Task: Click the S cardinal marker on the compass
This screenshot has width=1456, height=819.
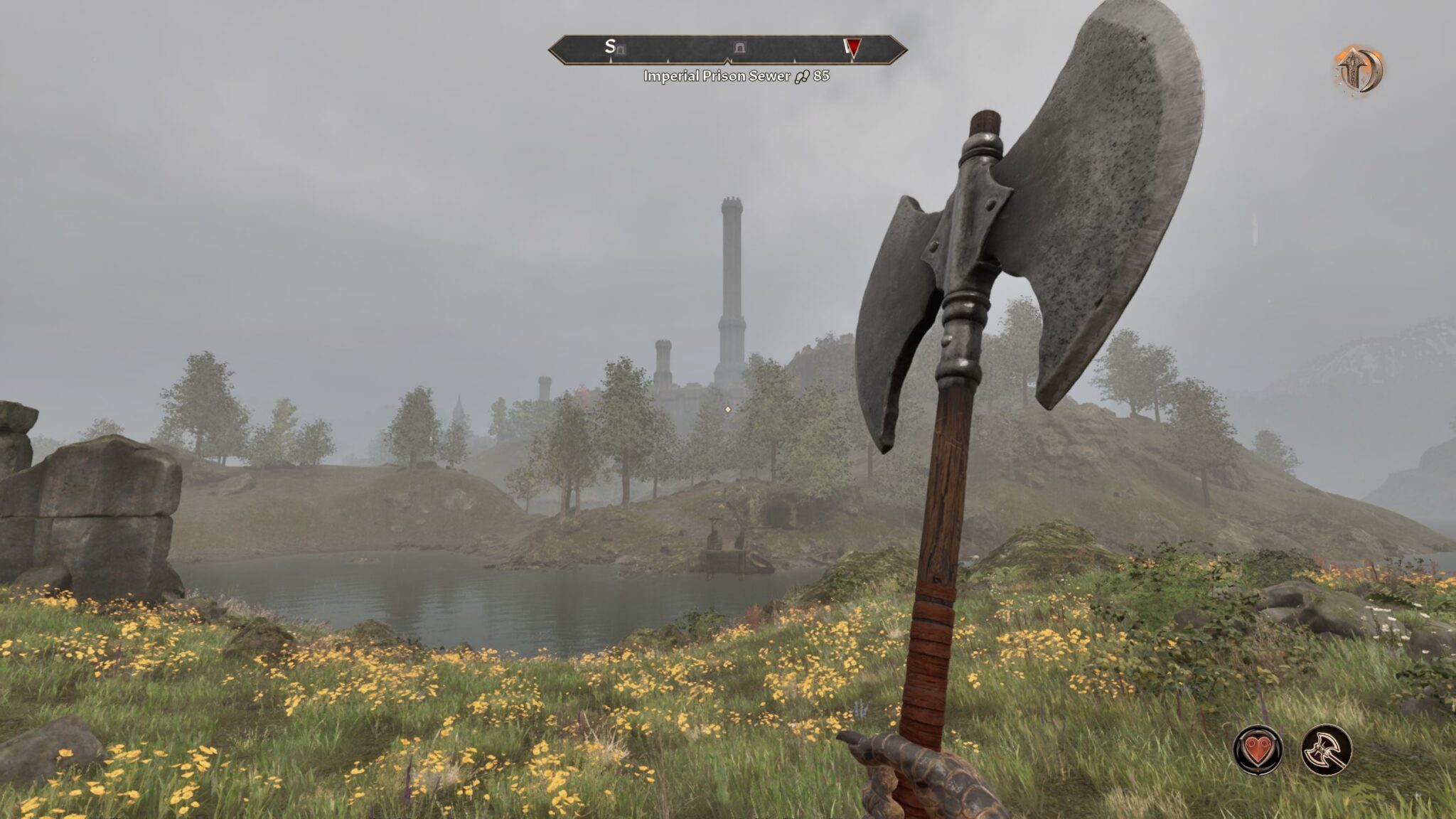Action: click(x=609, y=47)
